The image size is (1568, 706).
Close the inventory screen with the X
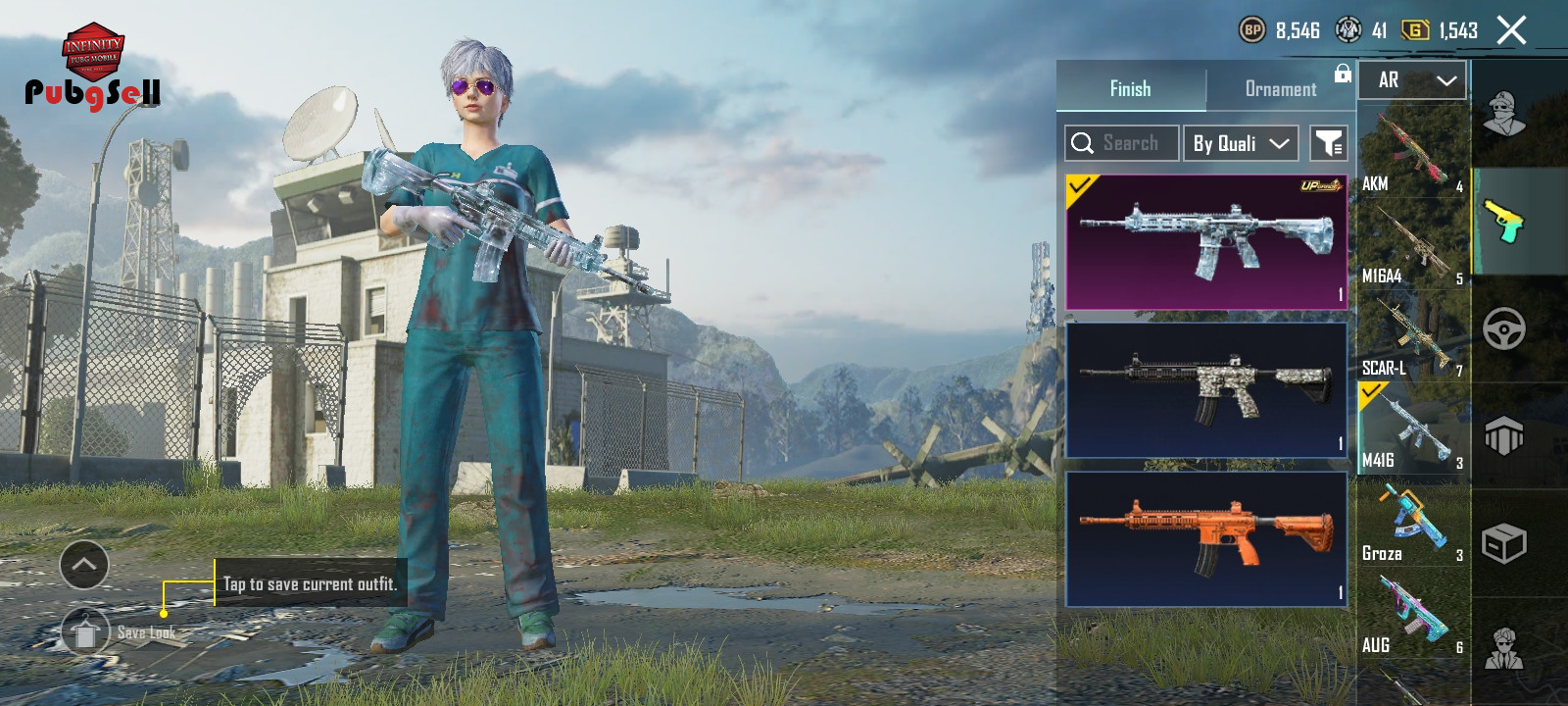[1511, 30]
